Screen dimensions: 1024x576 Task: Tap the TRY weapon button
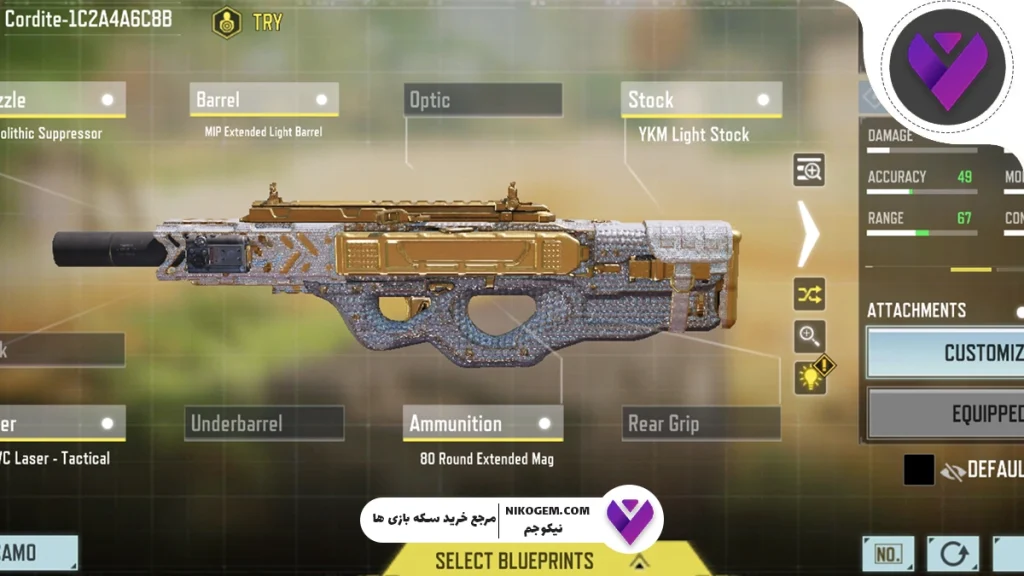[x=246, y=22]
